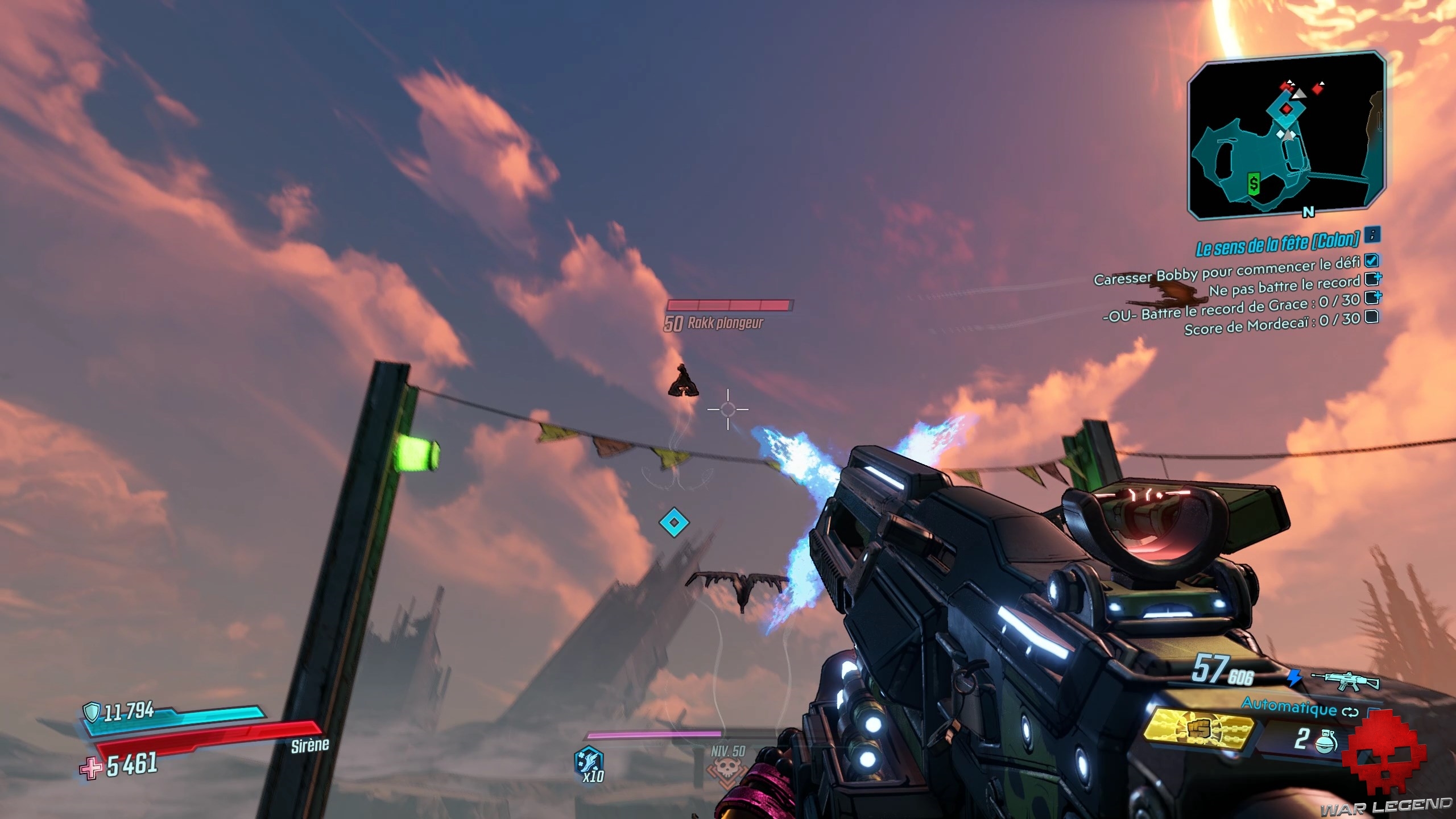This screenshot has width=1456, height=819.
Task: Click the 'Caresser Bobby' objective checkbox
Action: (x=1372, y=260)
